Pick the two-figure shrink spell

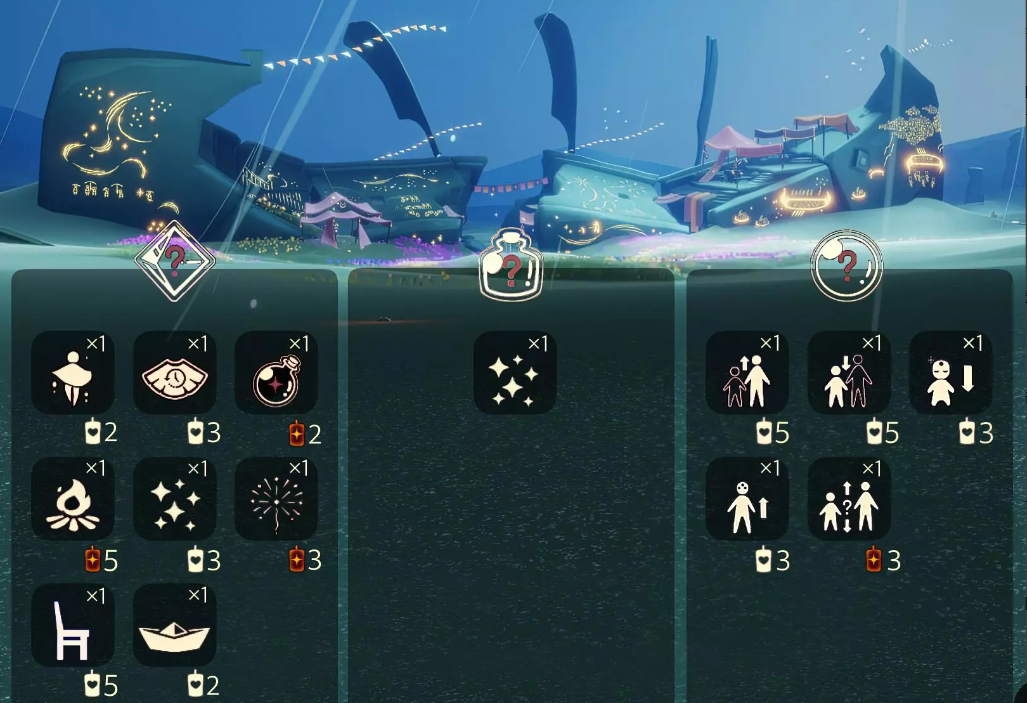click(x=849, y=372)
